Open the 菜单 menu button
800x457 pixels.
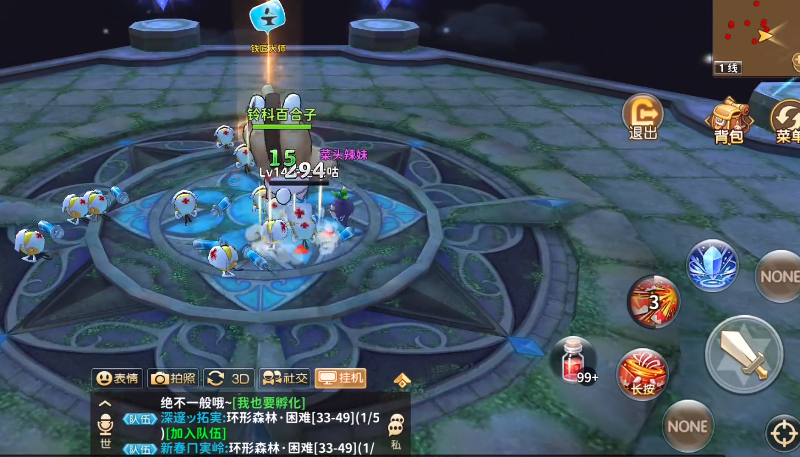[x=786, y=120]
